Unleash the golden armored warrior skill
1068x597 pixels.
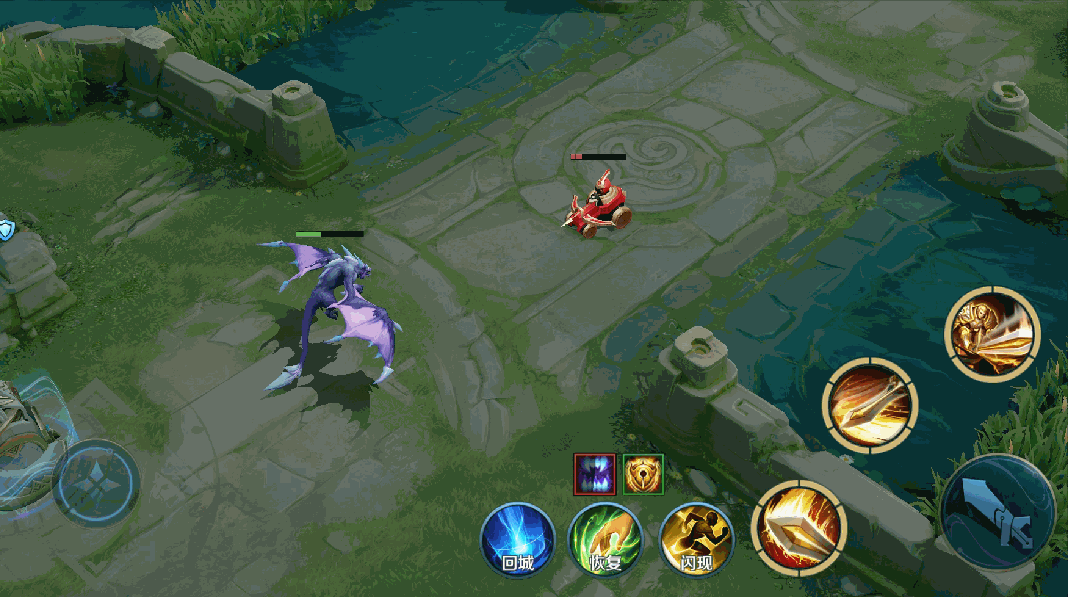[992, 334]
